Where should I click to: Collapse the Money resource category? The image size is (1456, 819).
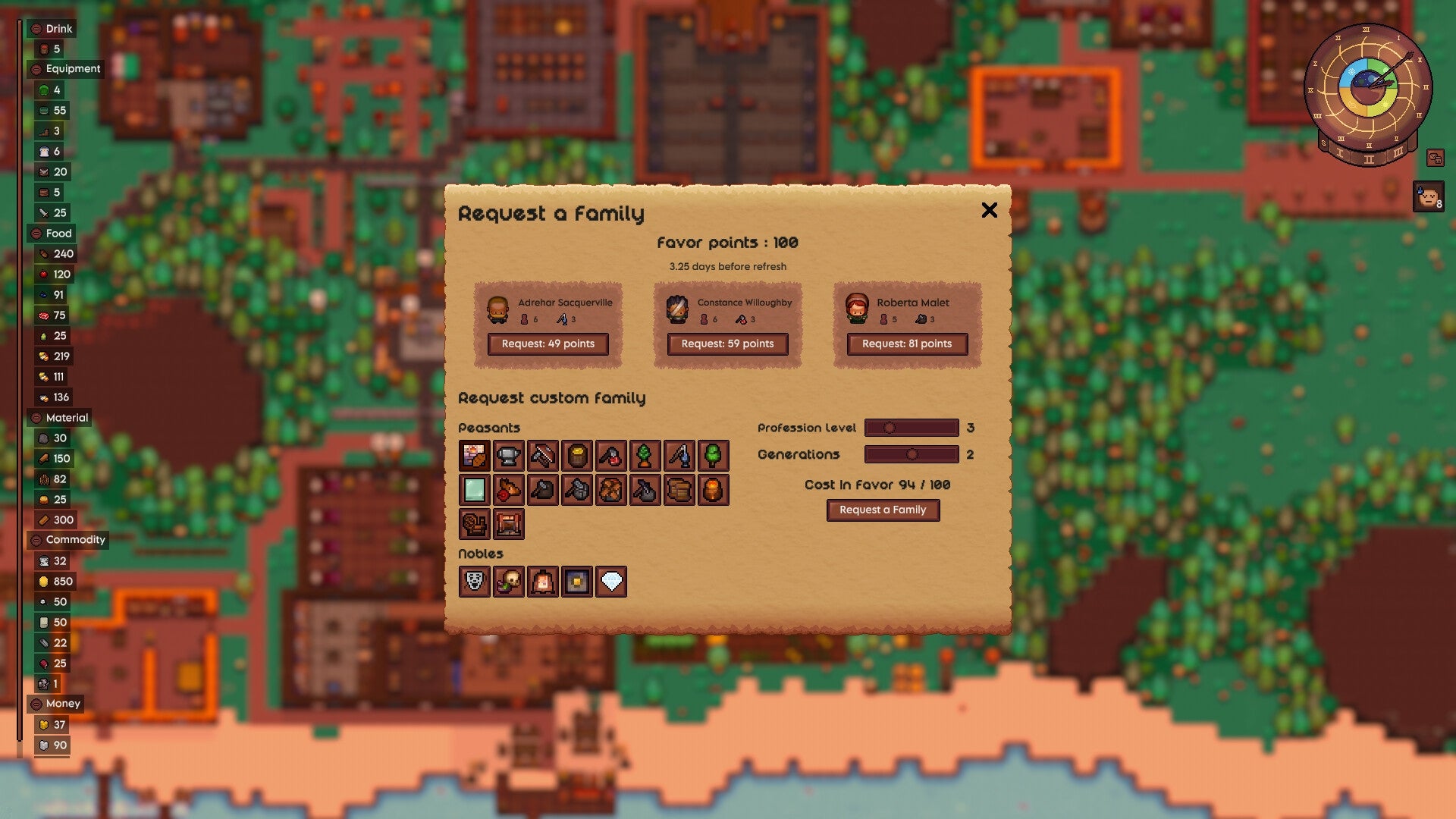[x=38, y=704]
